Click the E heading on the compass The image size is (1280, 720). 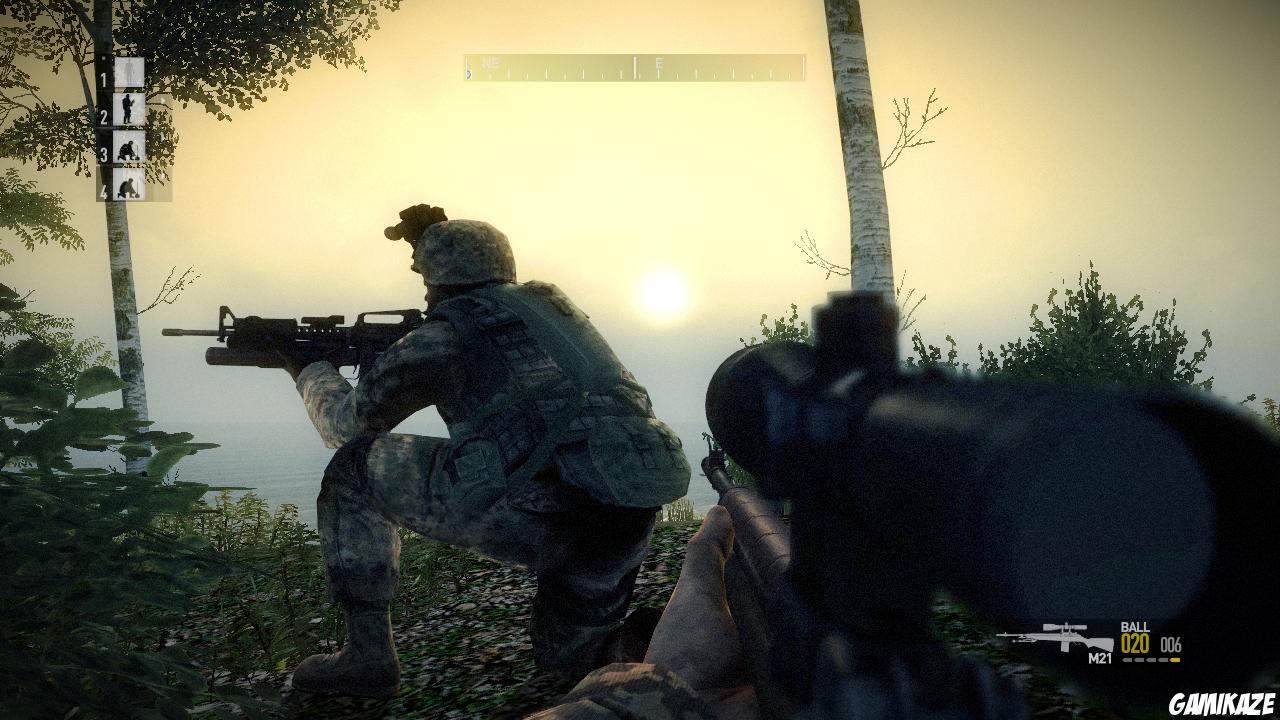pyautogui.click(x=659, y=61)
